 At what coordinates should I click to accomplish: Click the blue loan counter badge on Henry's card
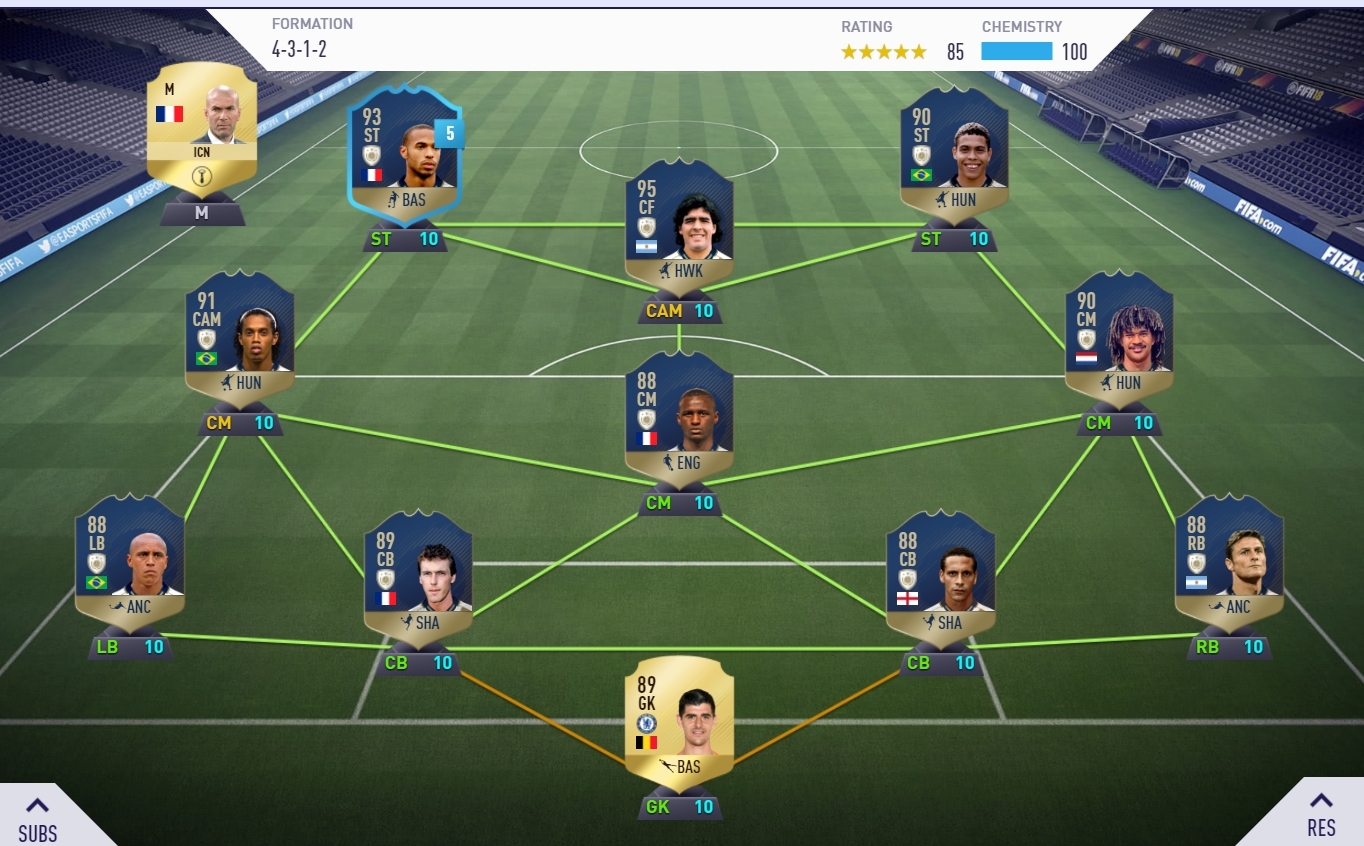click(448, 133)
